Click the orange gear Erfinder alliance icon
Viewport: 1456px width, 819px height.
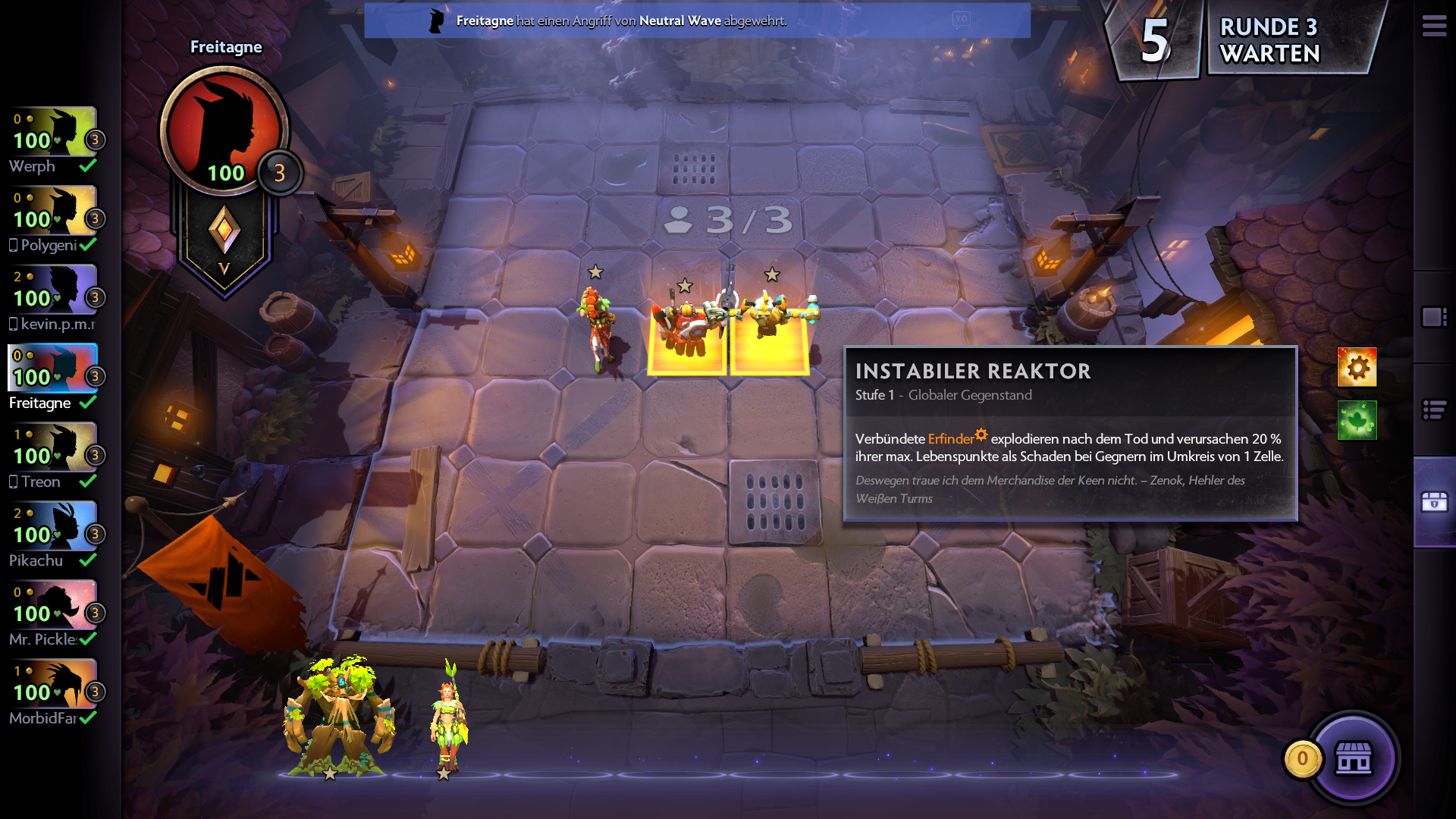point(1357,368)
